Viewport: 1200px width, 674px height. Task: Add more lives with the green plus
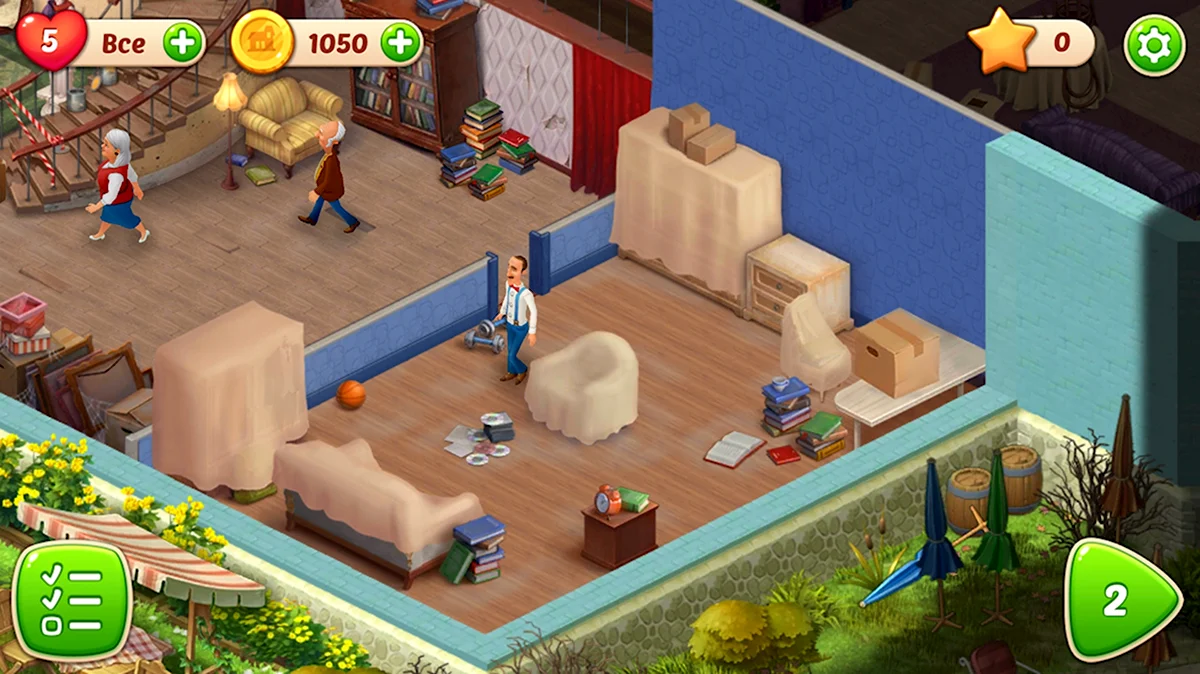(x=183, y=43)
